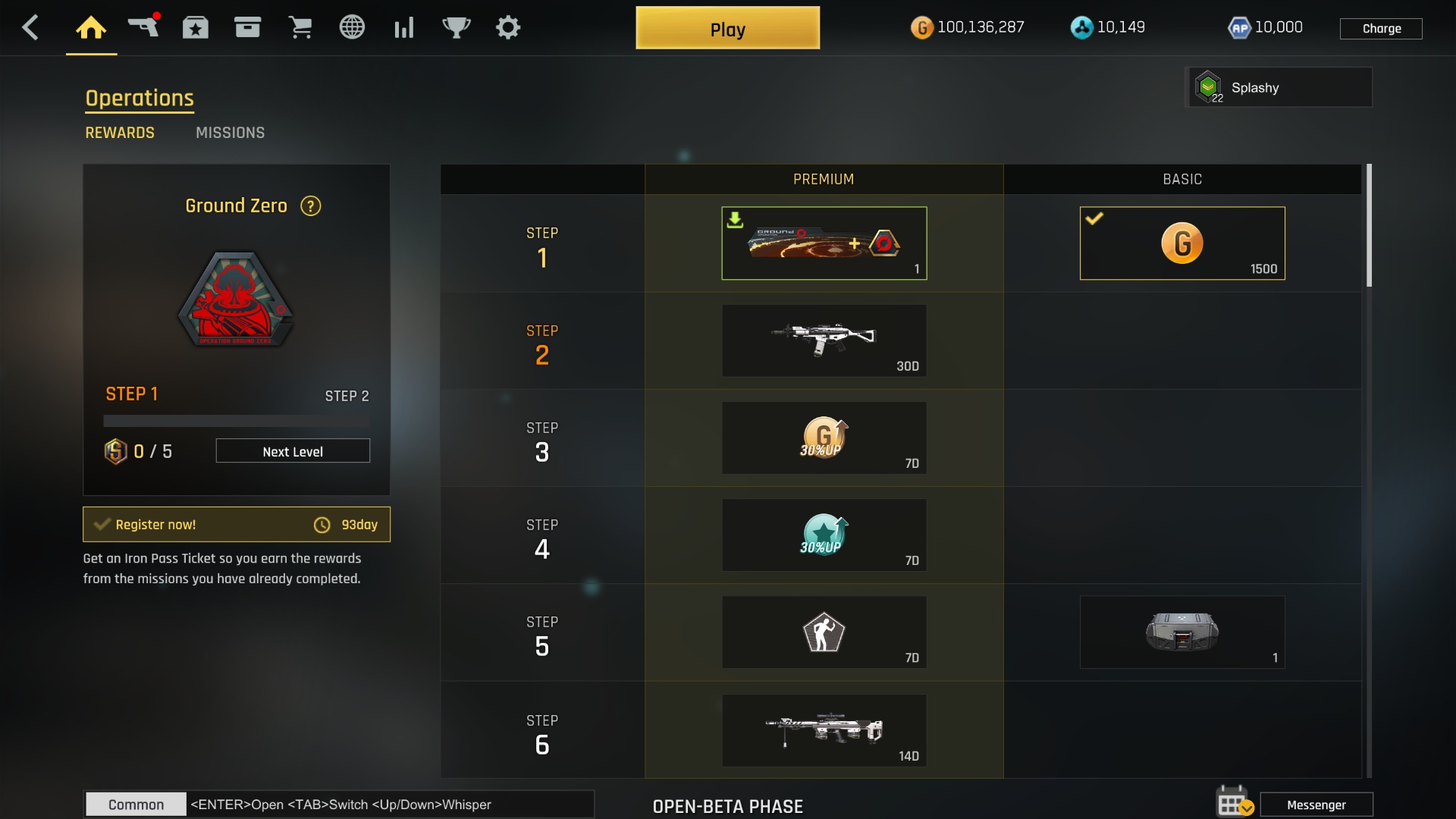Image resolution: width=1456 pixels, height=819 pixels.
Task: Switch to the Missions tab
Action: point(230,133)
